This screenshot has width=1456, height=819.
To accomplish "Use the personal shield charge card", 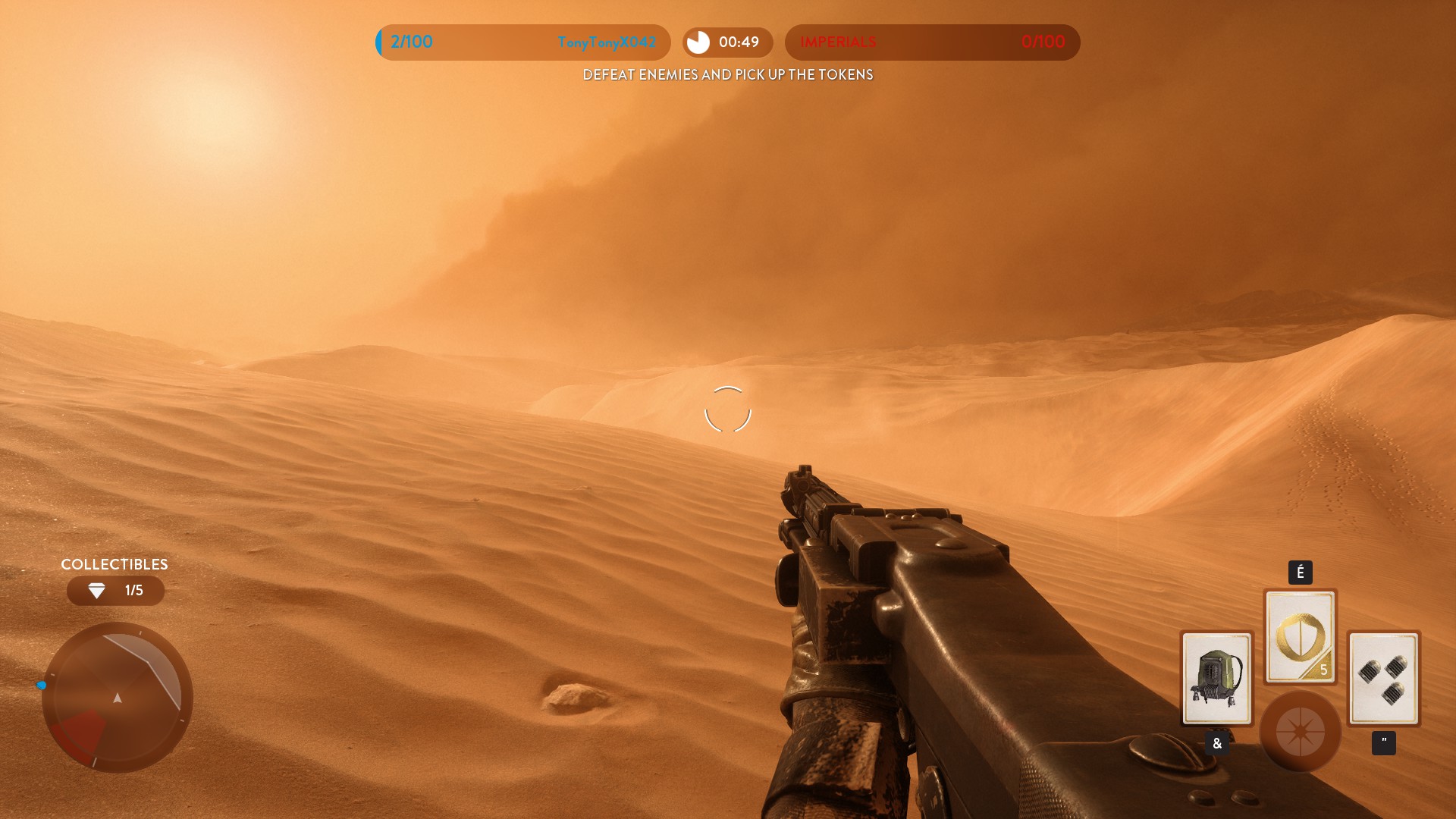I will (x=1300, y=636).
